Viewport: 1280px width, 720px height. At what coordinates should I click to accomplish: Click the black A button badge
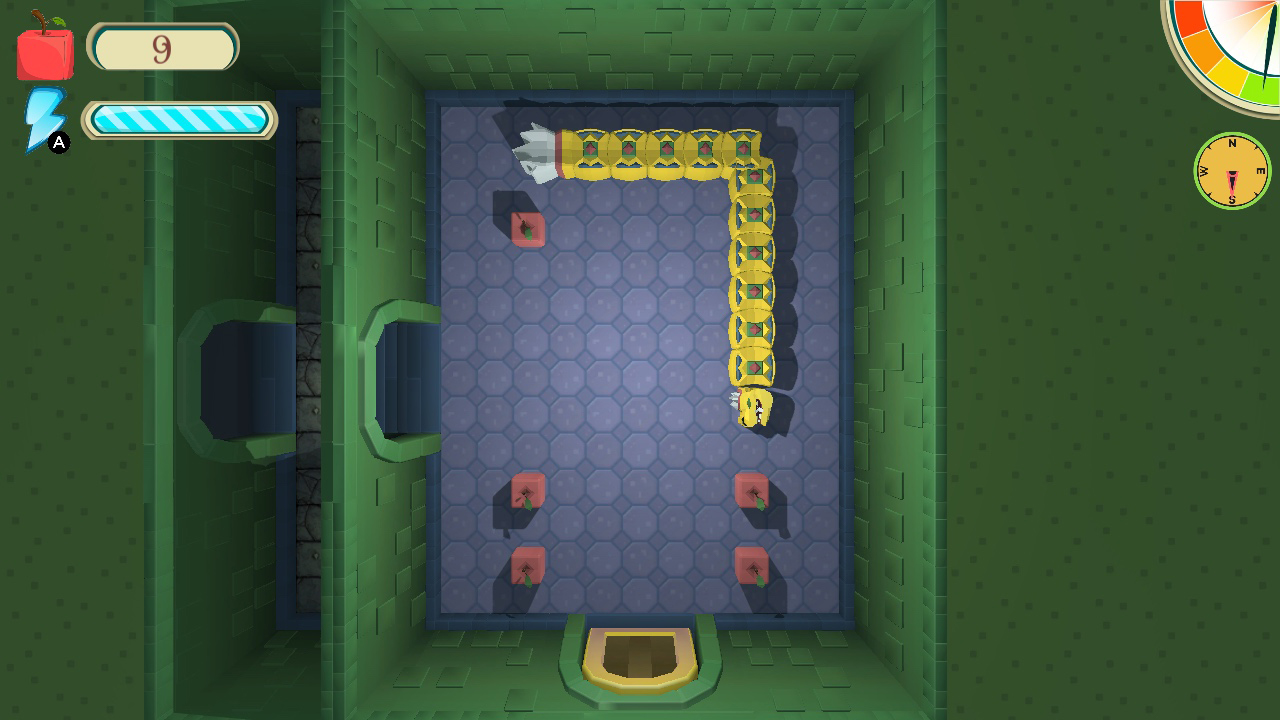point(59,144)
